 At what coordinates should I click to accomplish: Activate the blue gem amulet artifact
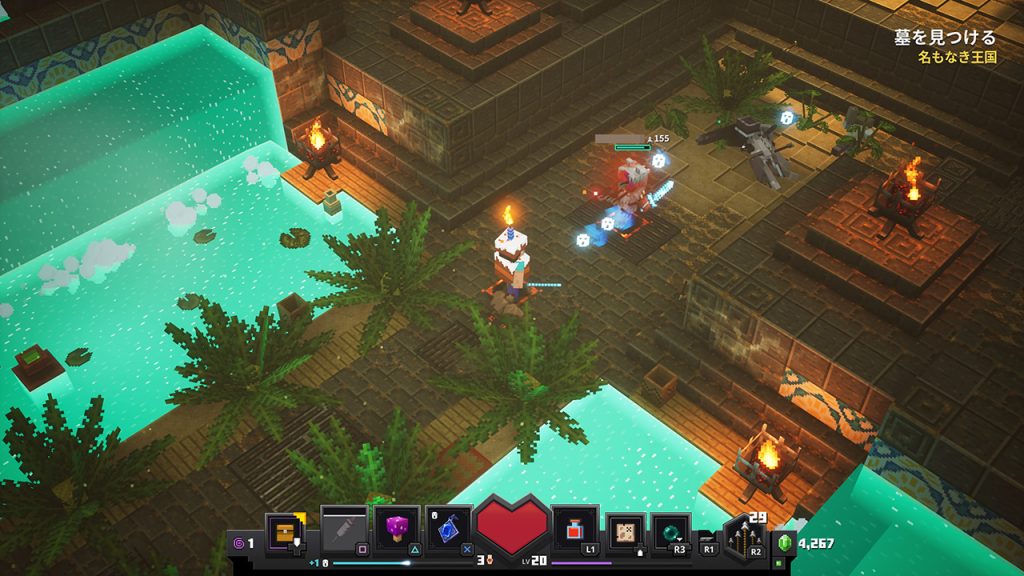(x=449, y=528)
